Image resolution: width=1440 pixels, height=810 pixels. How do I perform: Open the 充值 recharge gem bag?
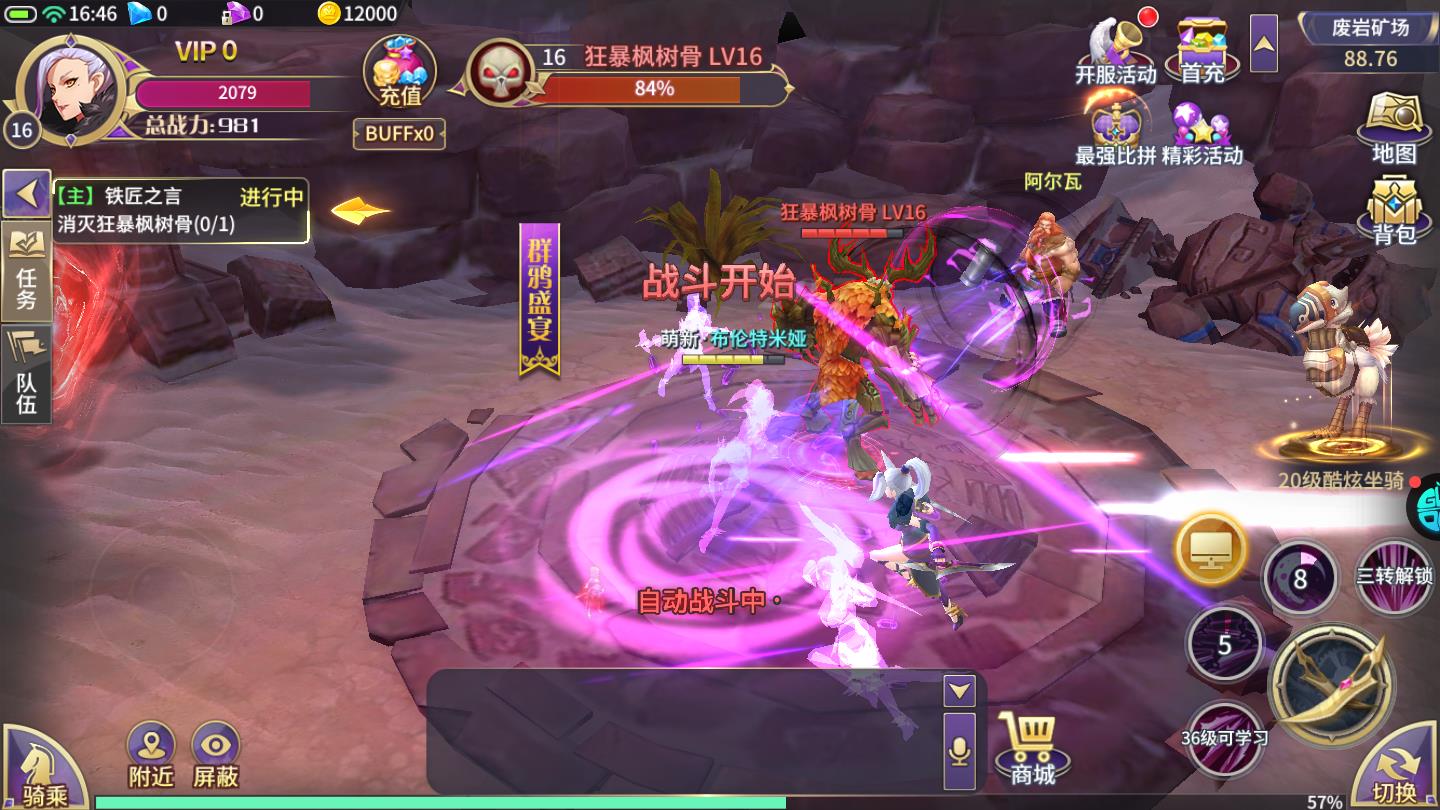click(400, 72)
